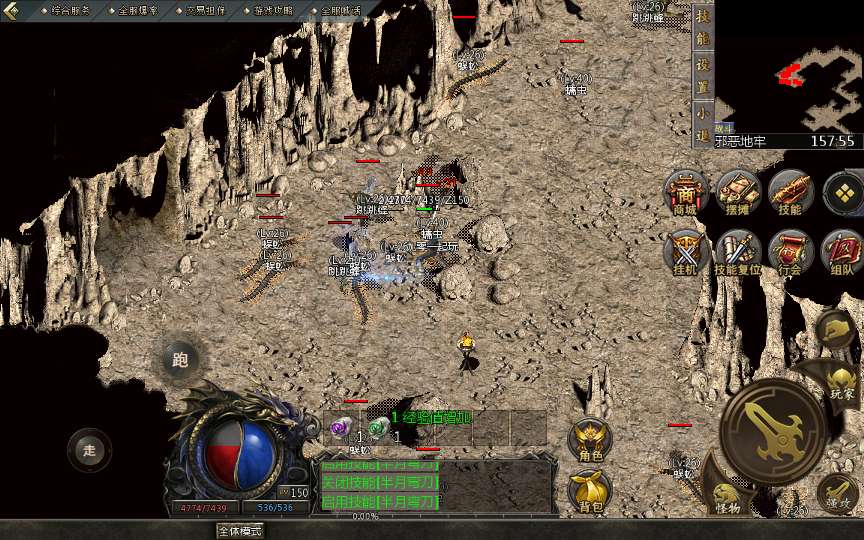Open the round 技能 skills icon
This screenshot has height=540, width=864.
(790, 192)
